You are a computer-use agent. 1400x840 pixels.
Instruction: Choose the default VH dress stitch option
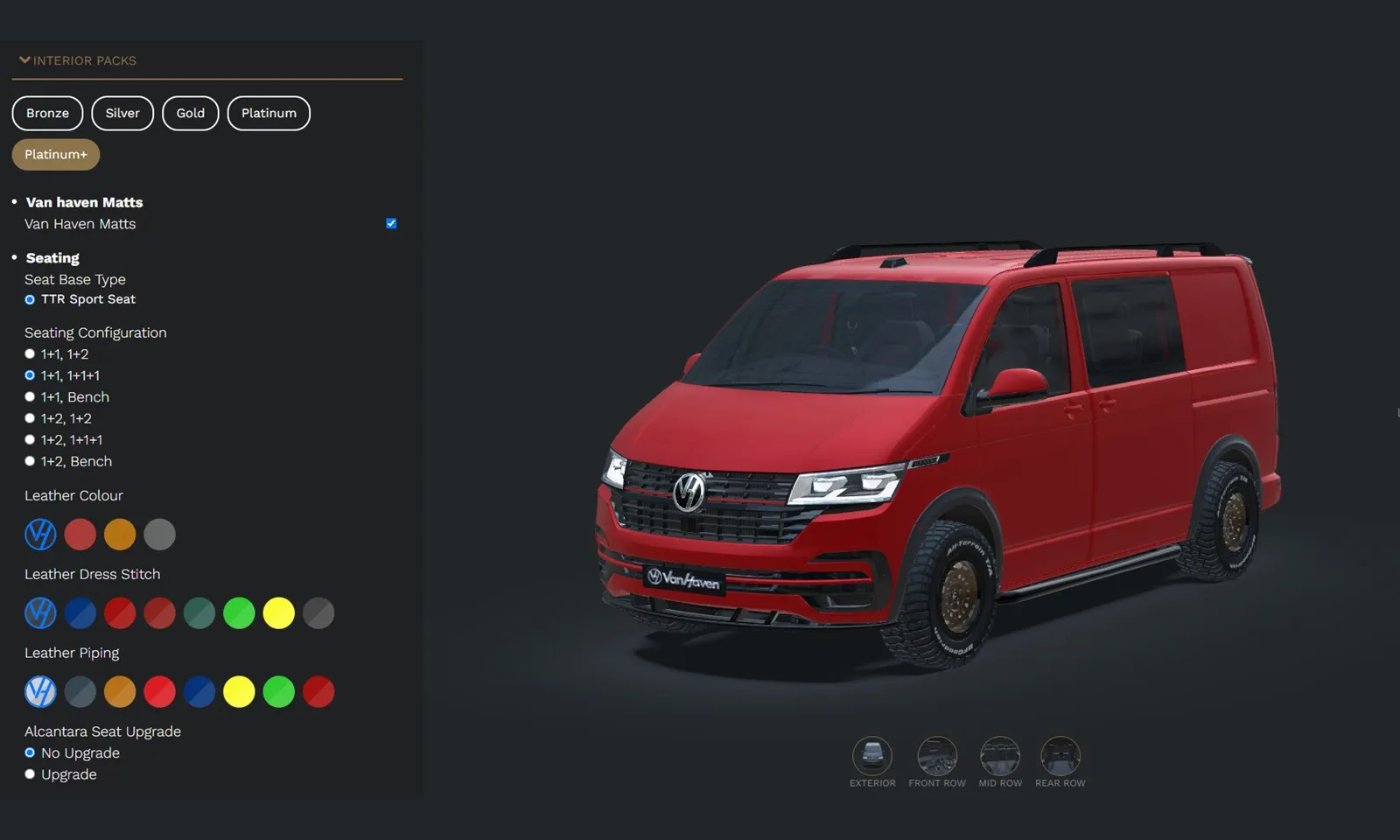point(40,612)
